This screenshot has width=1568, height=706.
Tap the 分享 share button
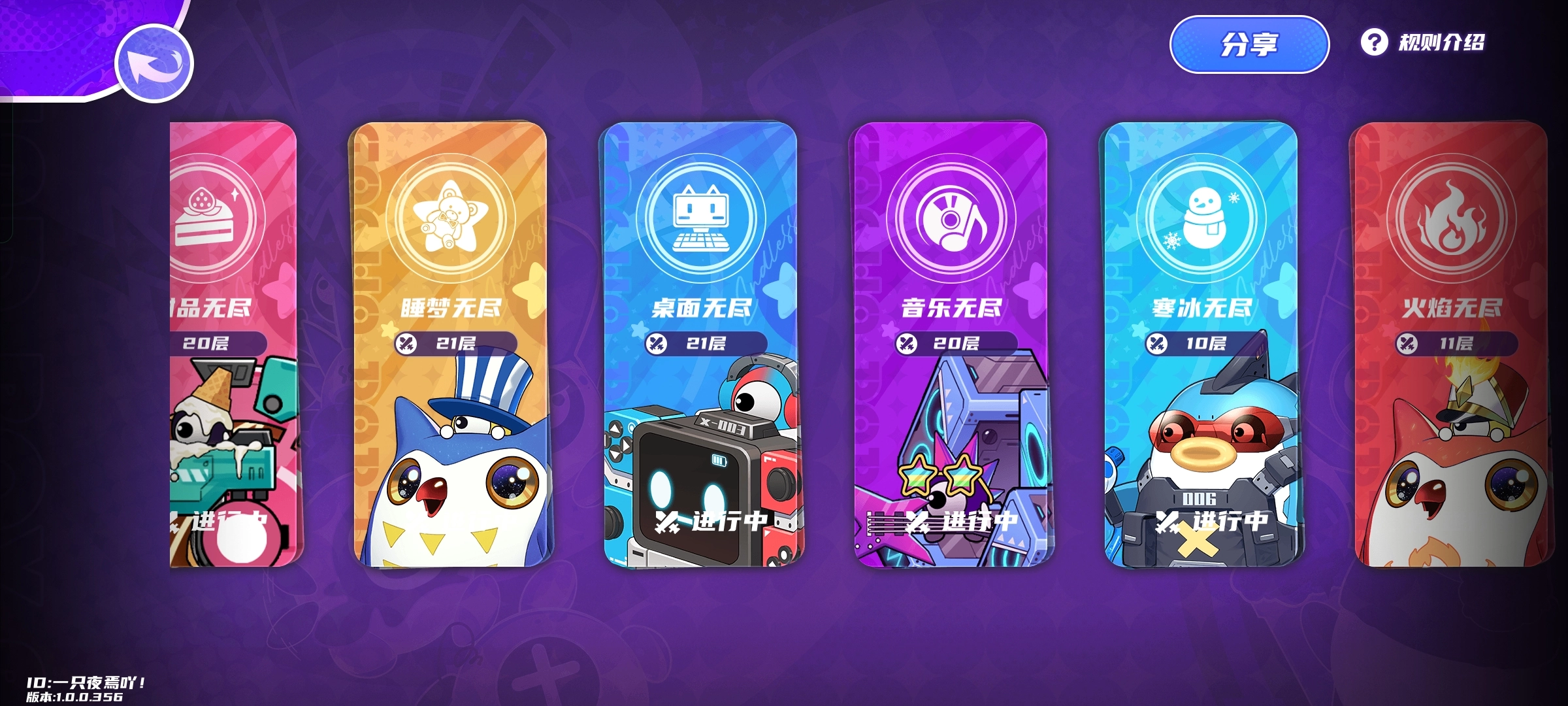click(x=1249, y=44)
